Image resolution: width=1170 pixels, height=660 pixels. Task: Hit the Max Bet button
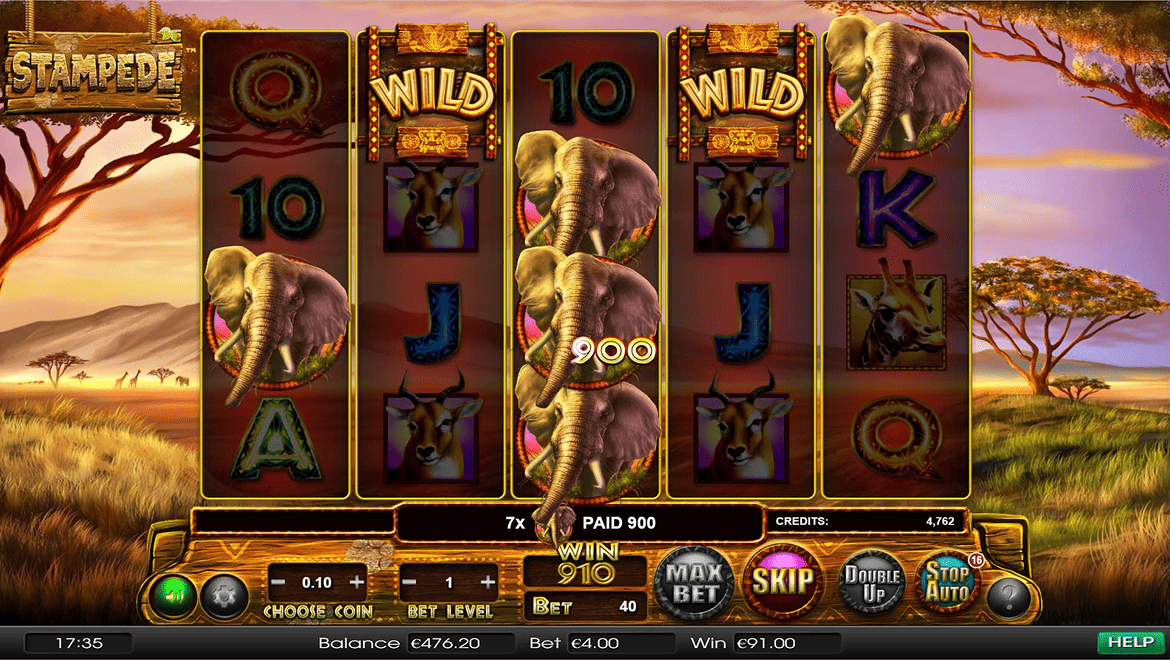click(x=694, y=581)
